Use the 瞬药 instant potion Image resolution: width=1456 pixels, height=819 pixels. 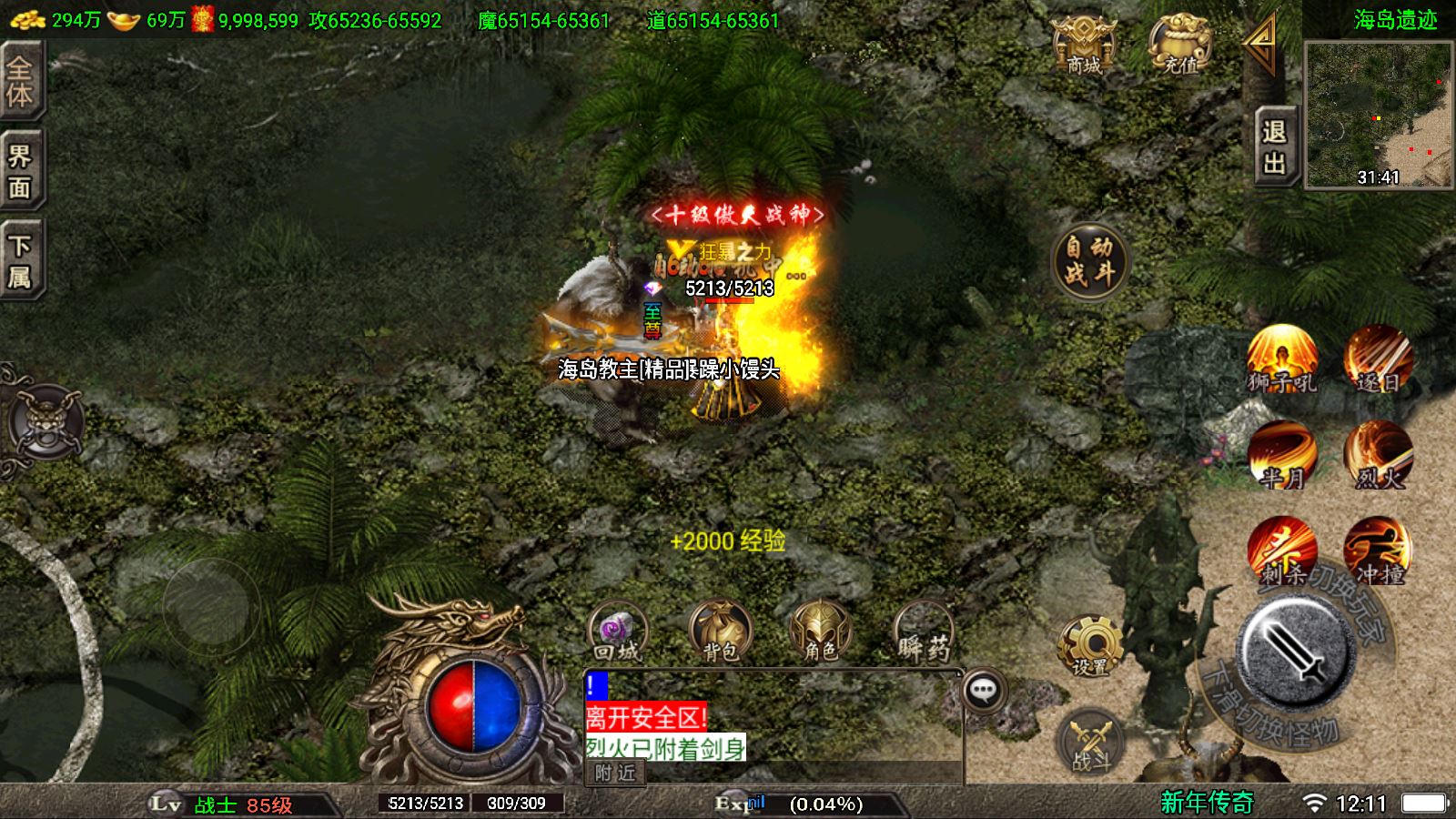923,631
